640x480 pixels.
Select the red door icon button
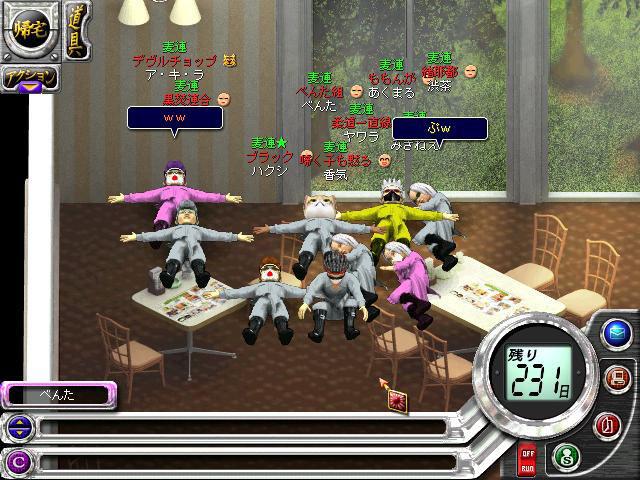611,424
